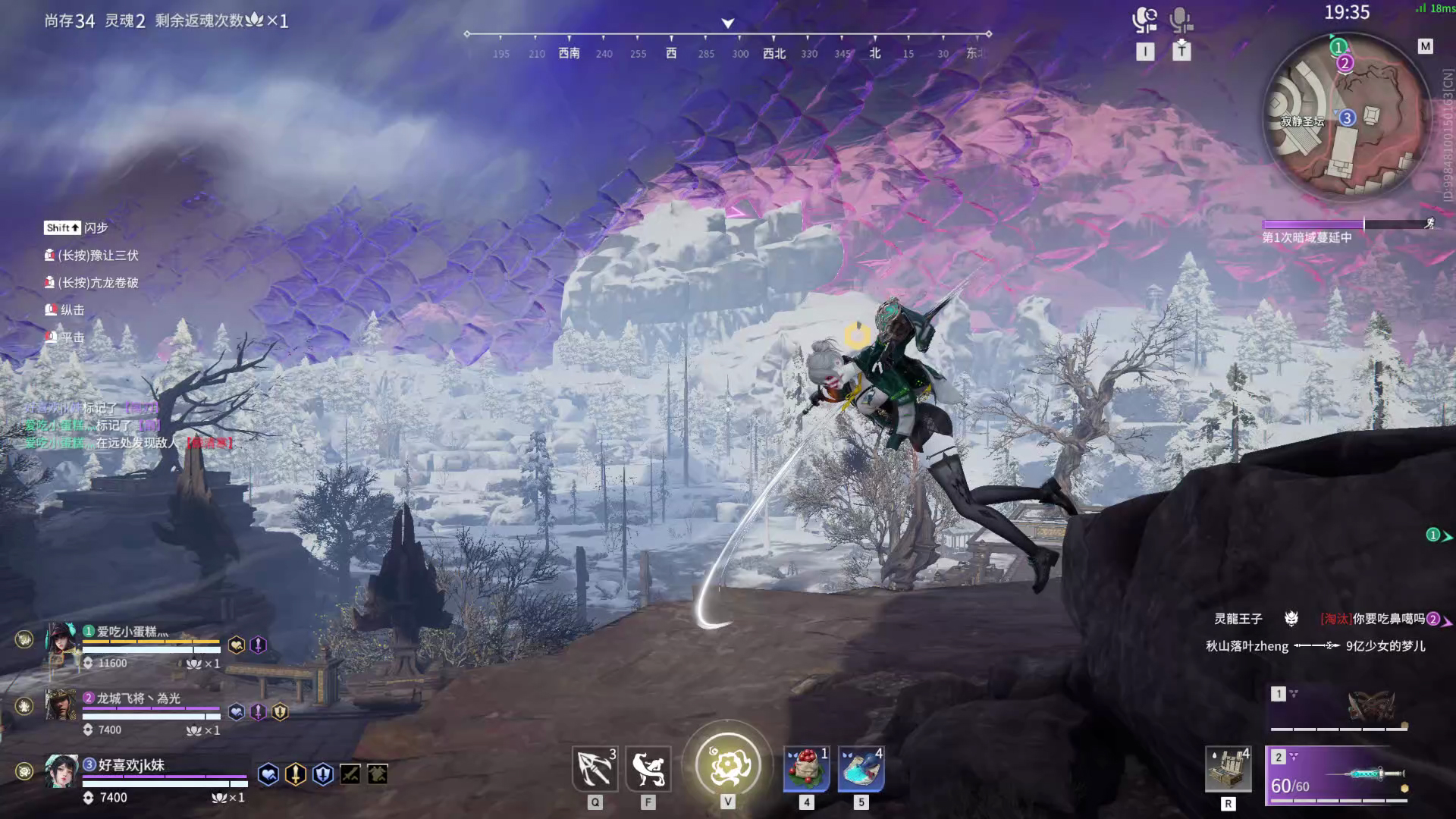Screen dimensions: 1456x819
Task: Click the dark crossed-sword upgrade icon
Action: click(350, 774)
